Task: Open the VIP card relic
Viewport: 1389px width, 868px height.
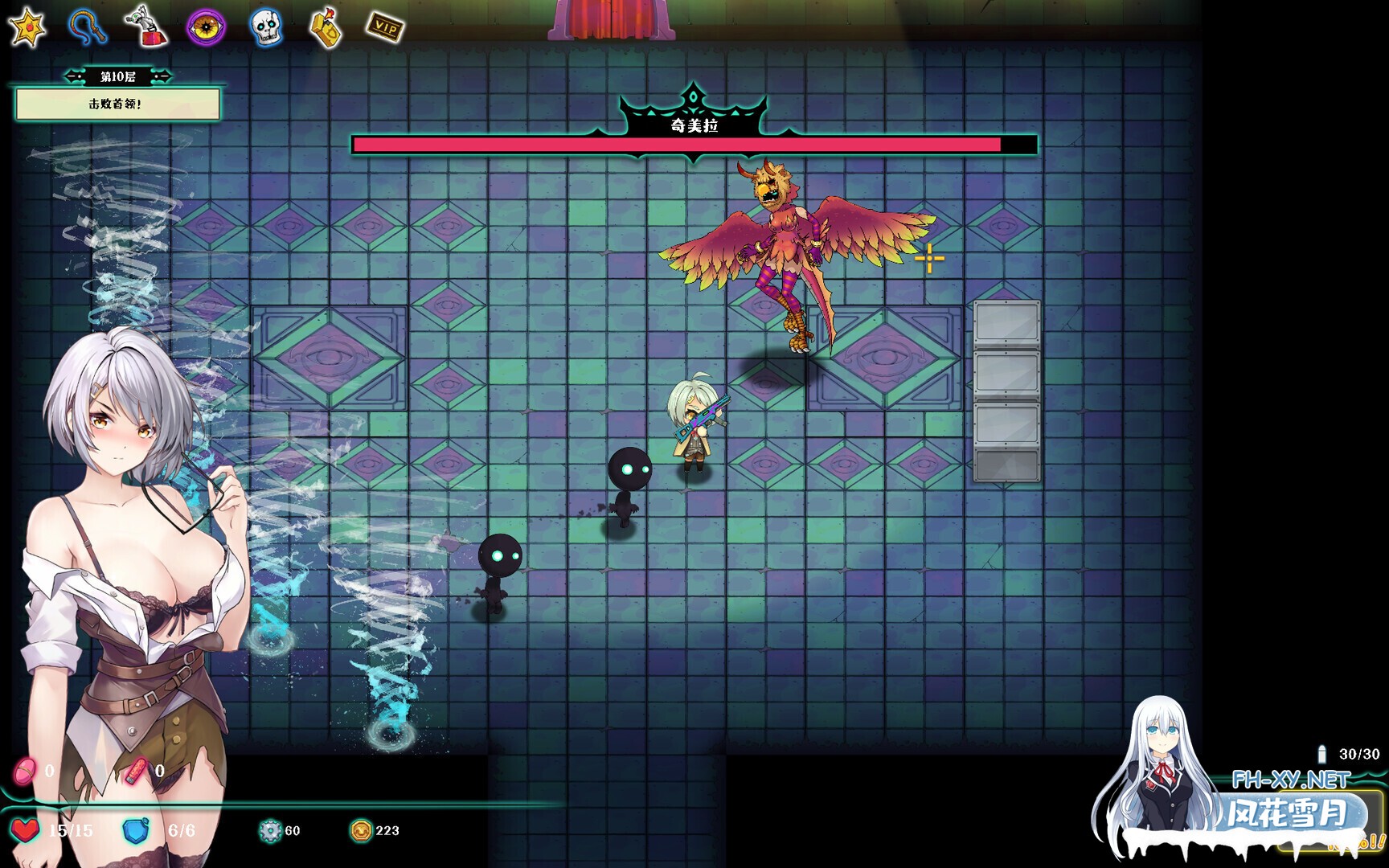Action: click(385, 28)
